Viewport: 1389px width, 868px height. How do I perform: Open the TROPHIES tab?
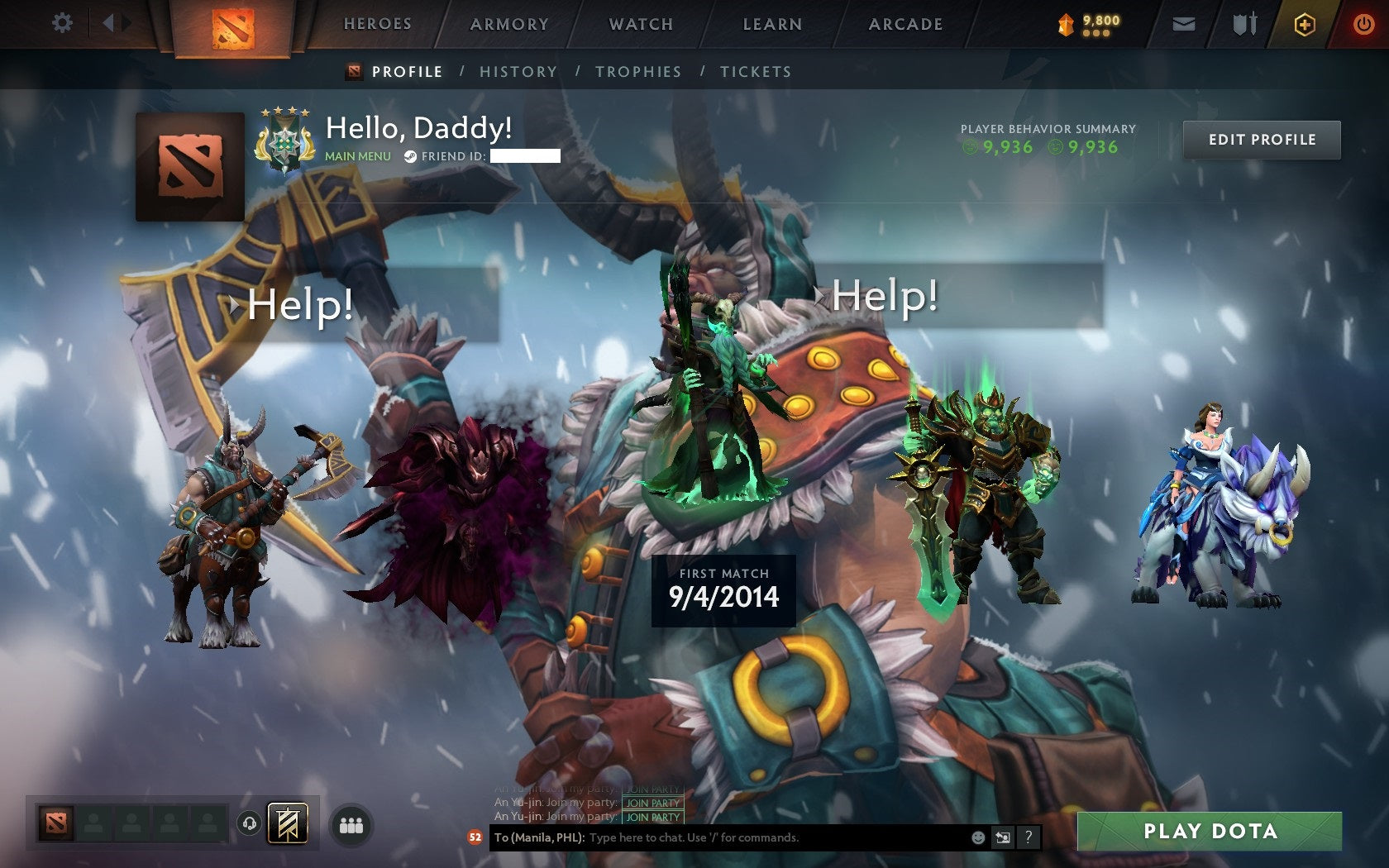637,72
